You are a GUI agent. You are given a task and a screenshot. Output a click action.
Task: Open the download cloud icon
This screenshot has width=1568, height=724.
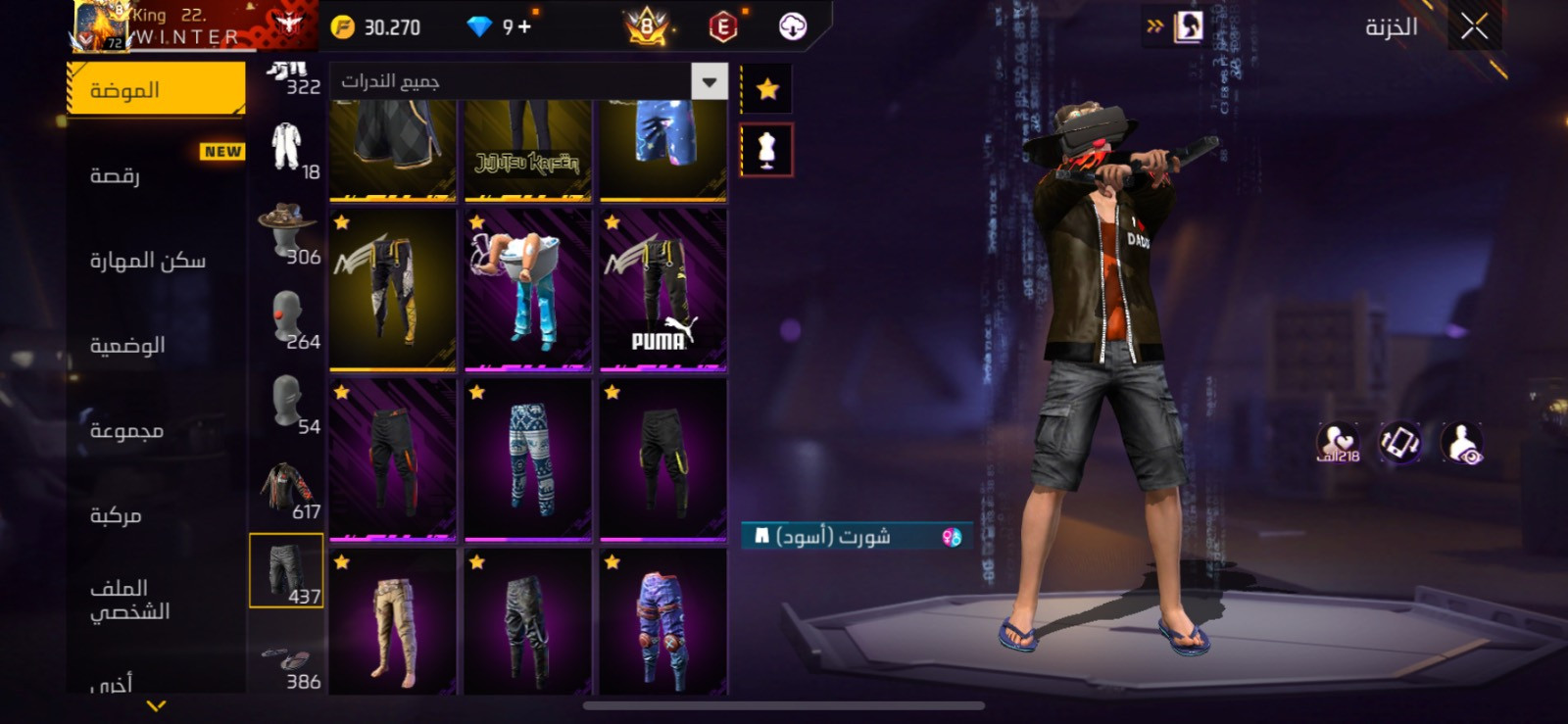(x=793, y=26)
